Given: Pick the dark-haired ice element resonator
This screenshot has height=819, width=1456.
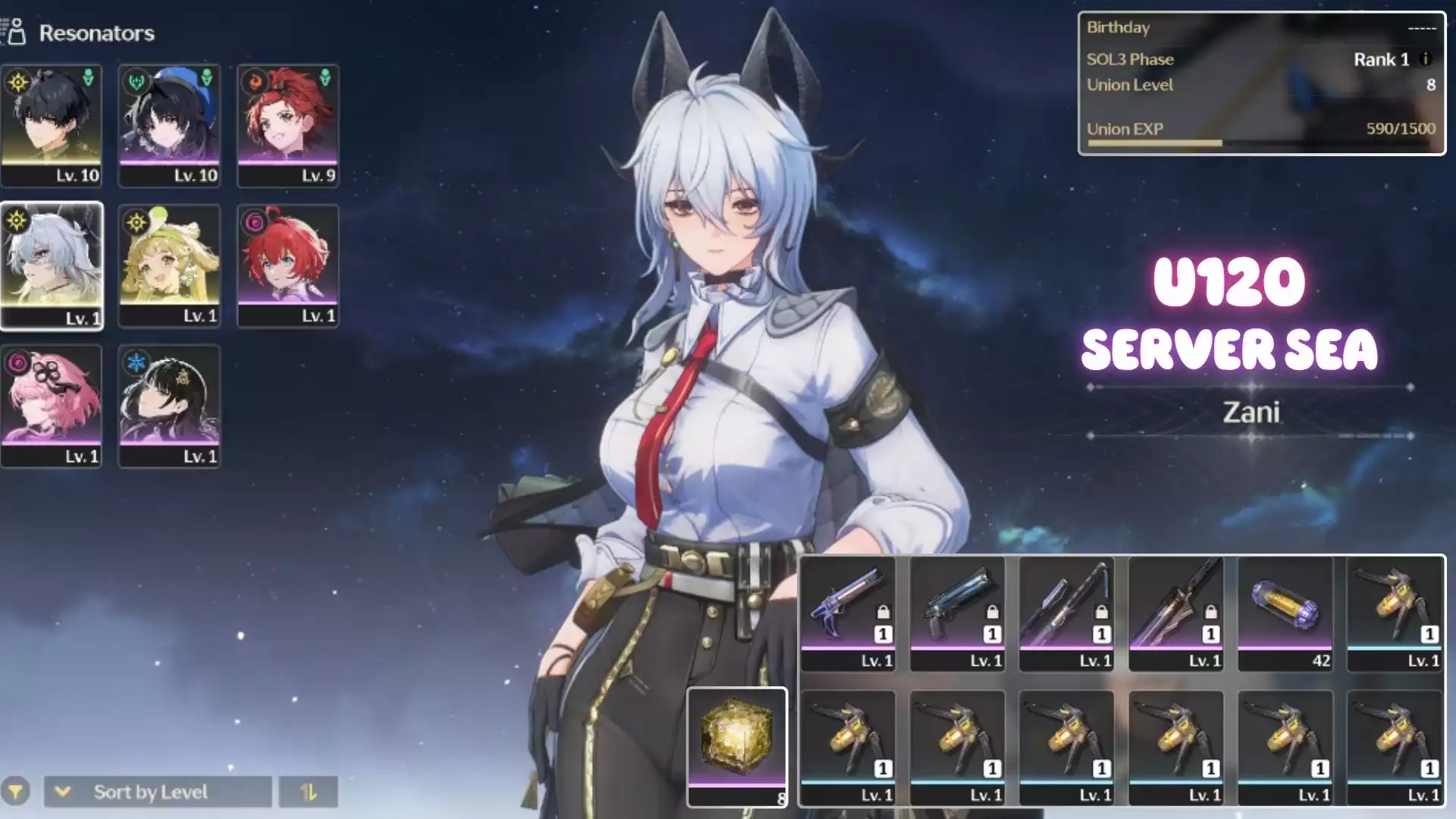Looking at the screenshot, I should coord(169,406).
